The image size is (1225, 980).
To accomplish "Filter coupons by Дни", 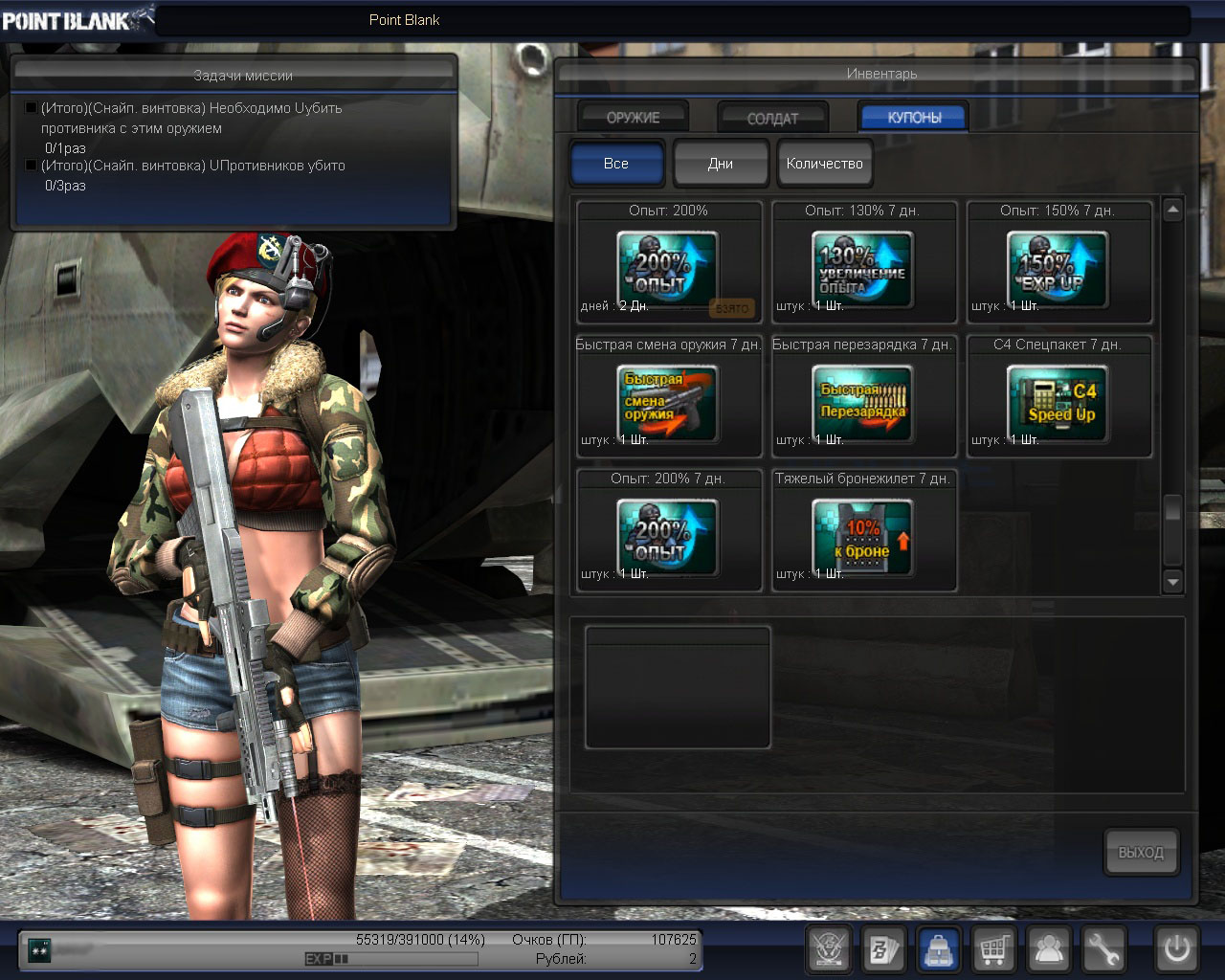I will (x=721, y=164).
